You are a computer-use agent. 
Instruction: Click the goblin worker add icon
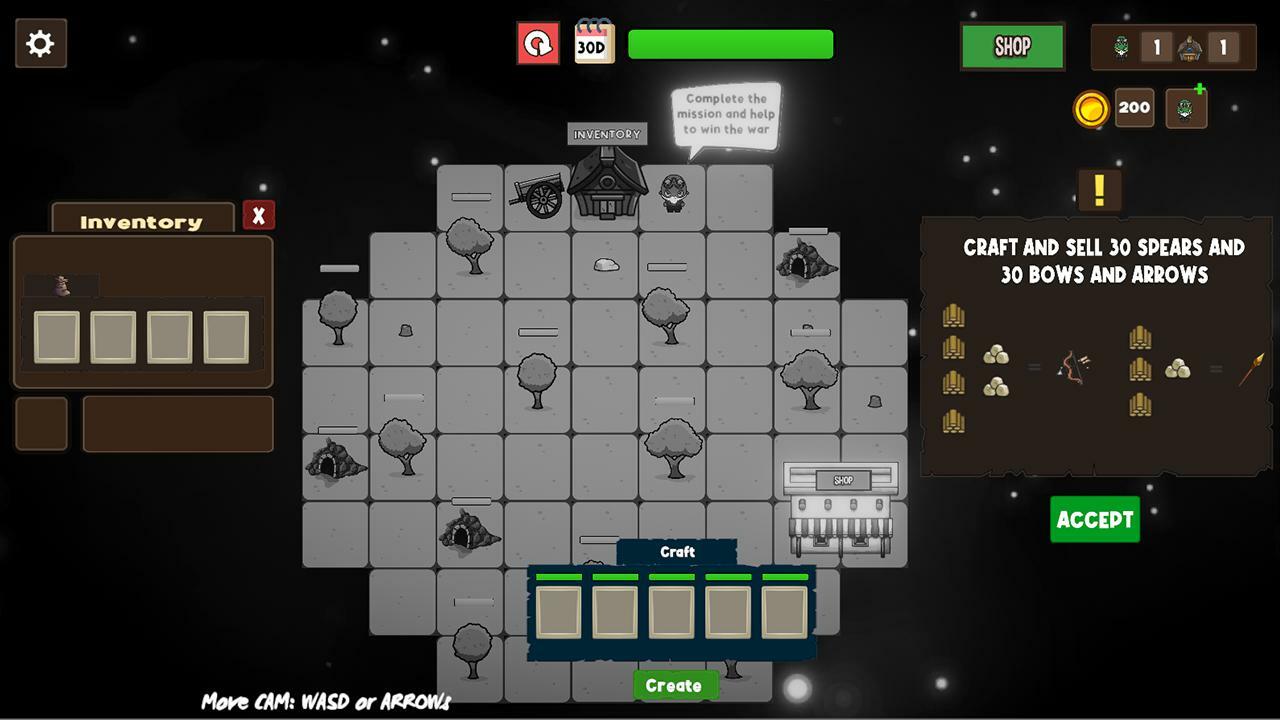click(x=1186, y=108)
